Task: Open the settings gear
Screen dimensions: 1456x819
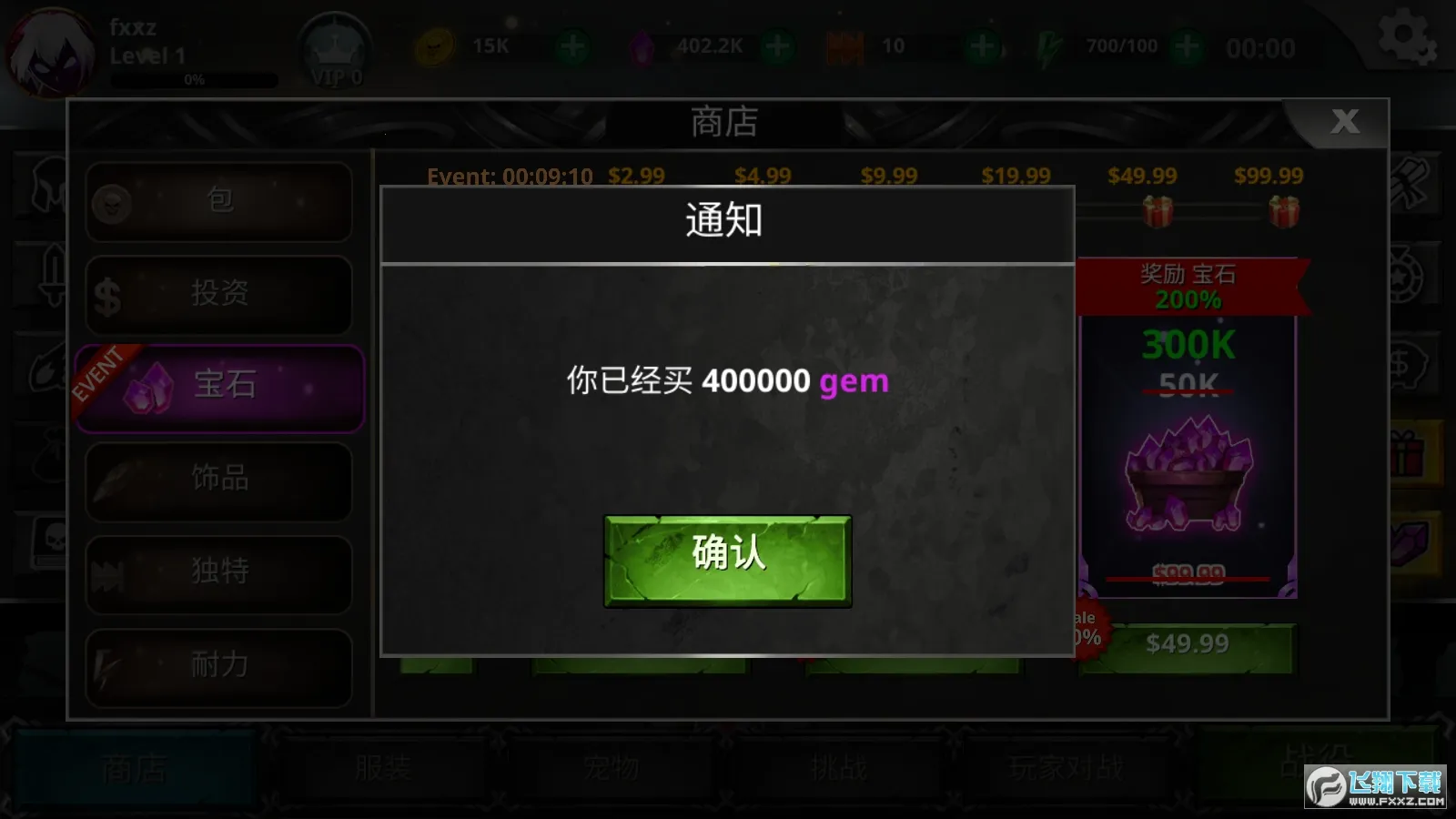Action: tap(1406, 36)
